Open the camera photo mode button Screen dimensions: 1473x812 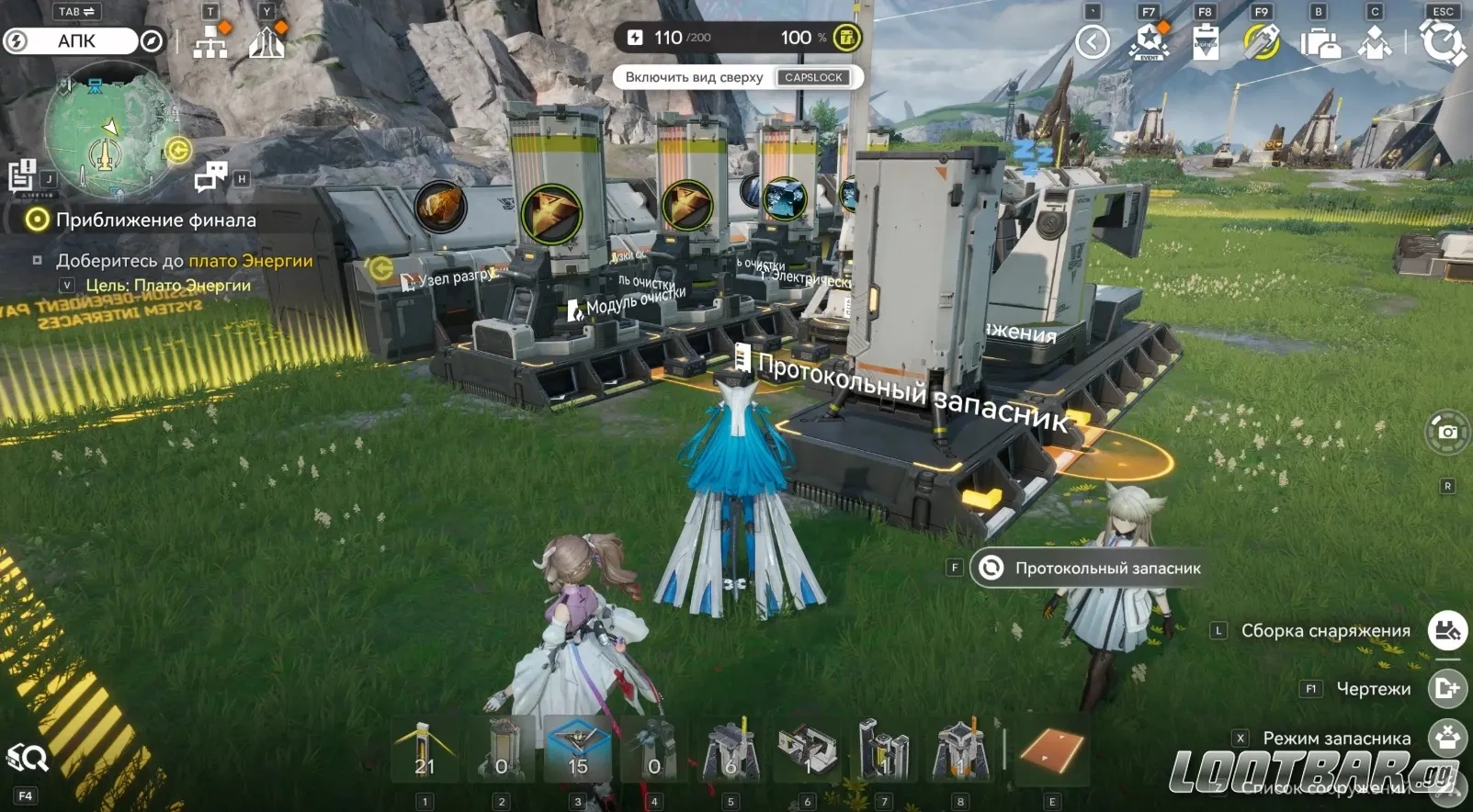point(1447,432)
